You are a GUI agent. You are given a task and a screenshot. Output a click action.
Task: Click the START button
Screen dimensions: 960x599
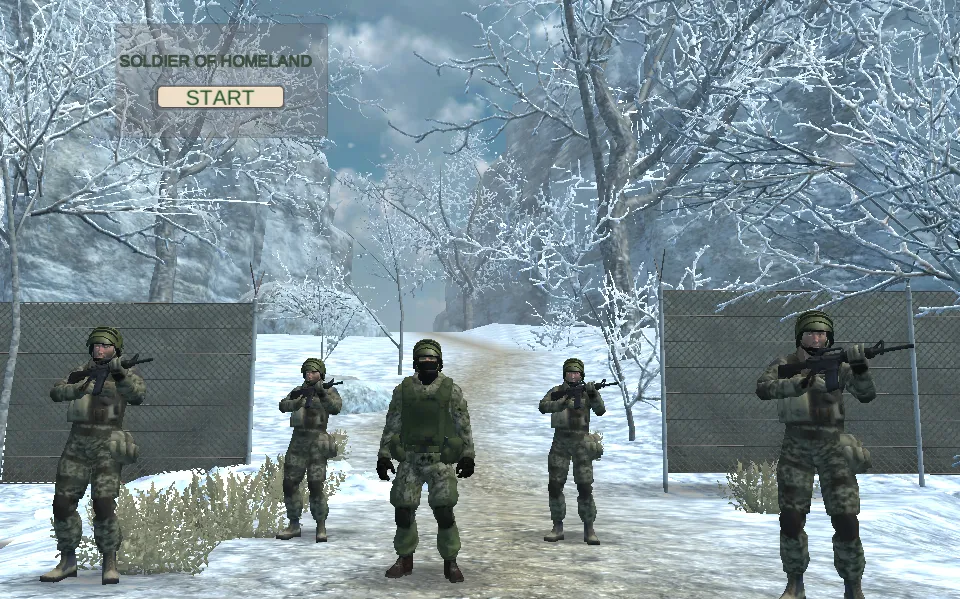point(220,97)
